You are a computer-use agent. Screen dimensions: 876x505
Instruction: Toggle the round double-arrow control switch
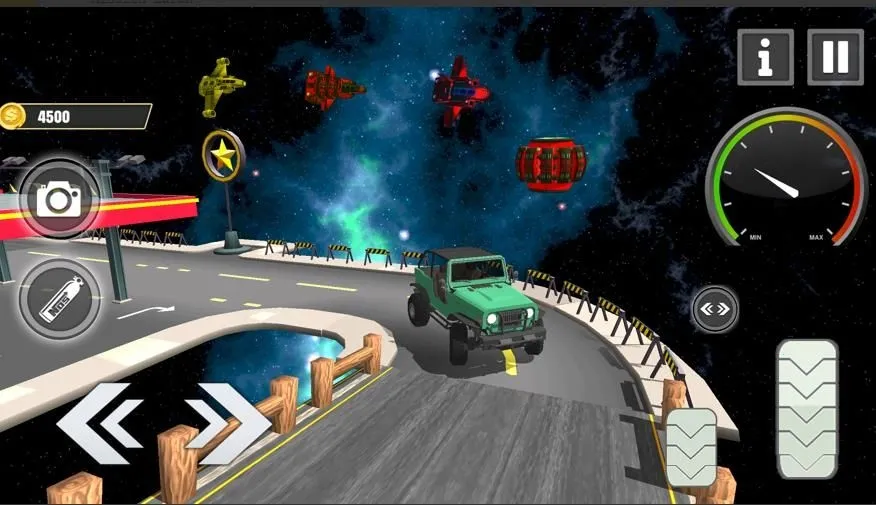tap(715, 310)
